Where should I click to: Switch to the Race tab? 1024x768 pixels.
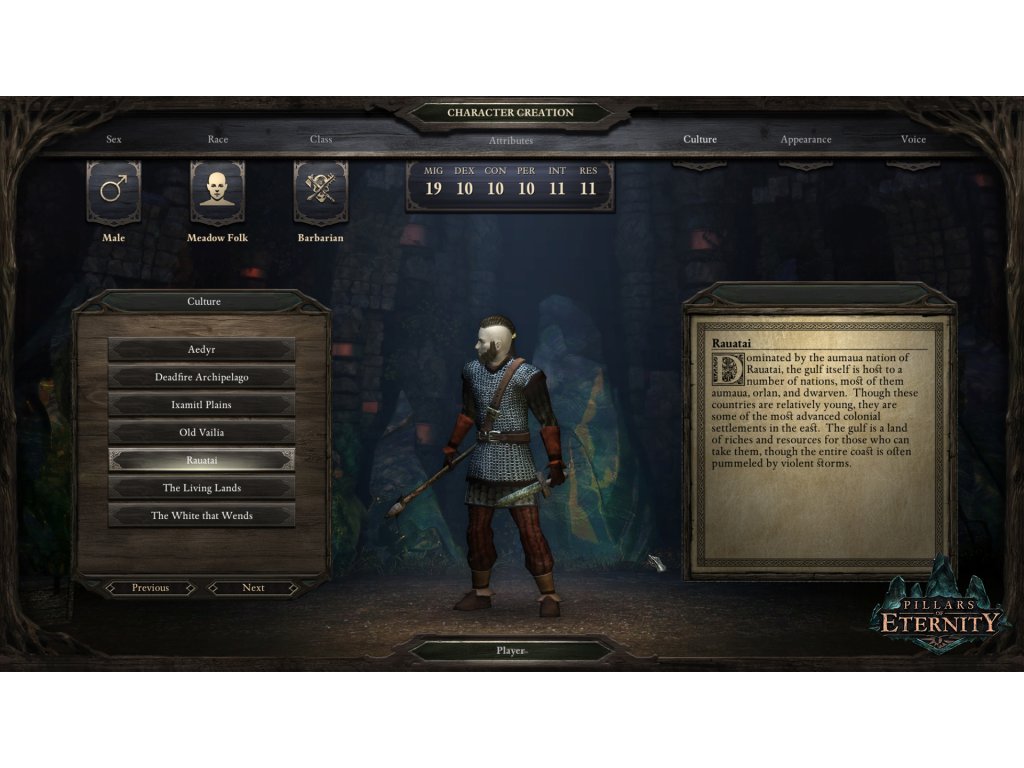(x=218, y=140)
